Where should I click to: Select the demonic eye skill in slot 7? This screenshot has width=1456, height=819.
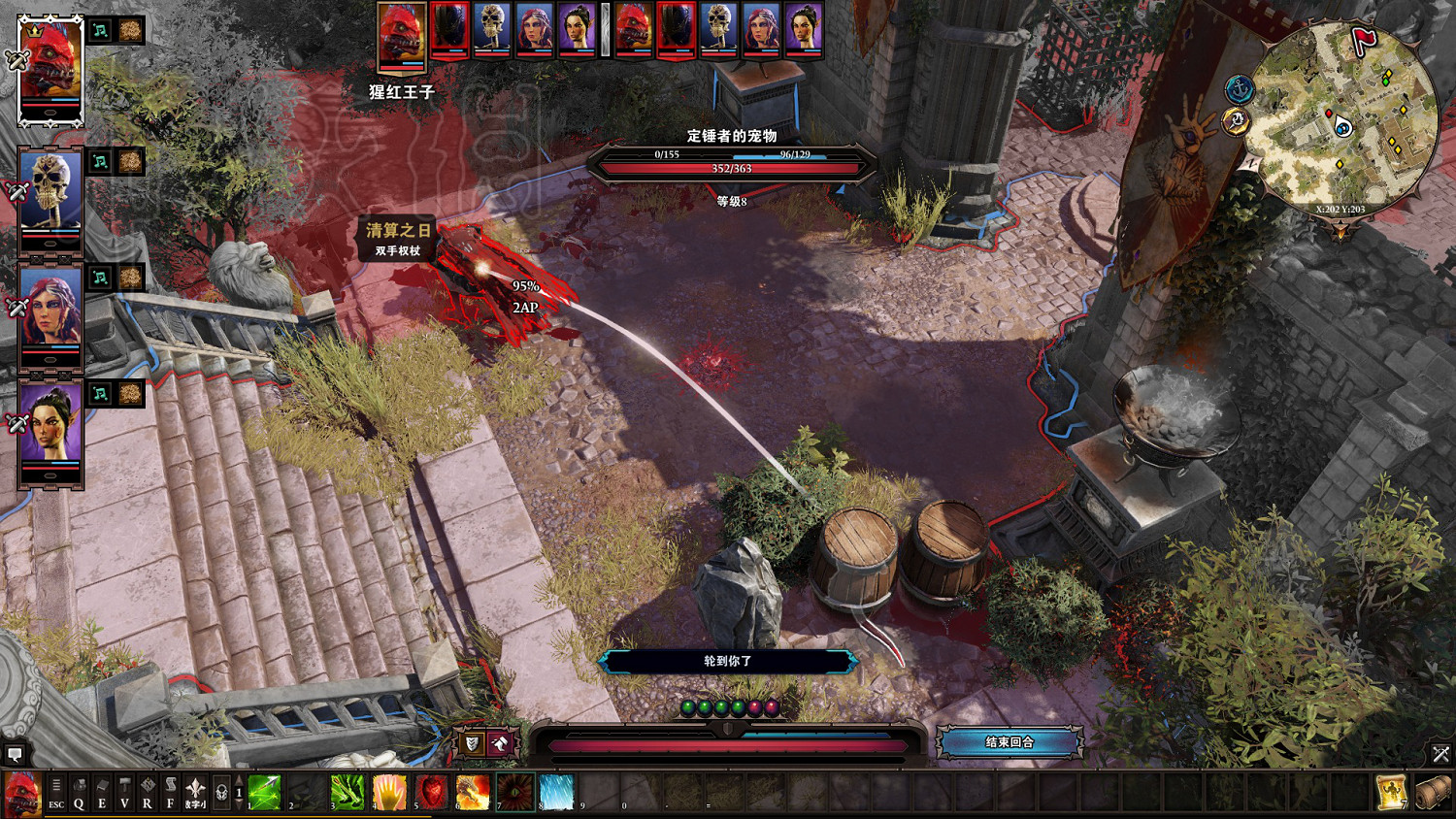[x=514, y=793]
